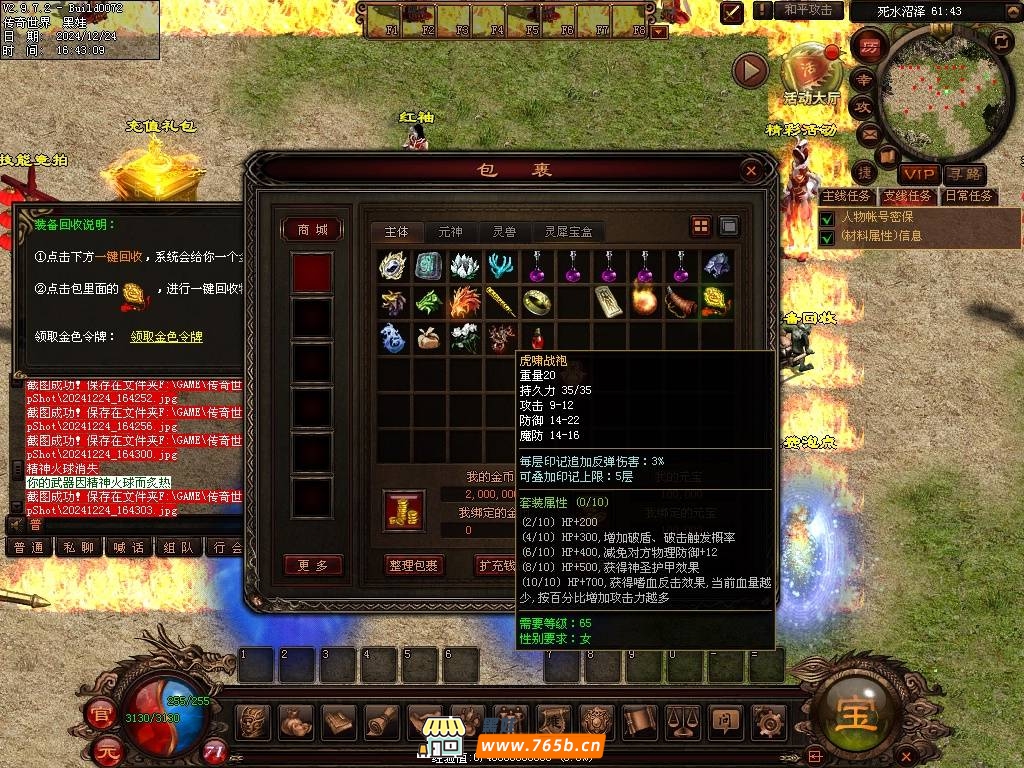The height and width of the screenshot is (768, 1024).
Task: Open the 商城 shop button
Action: click(312, 230)
